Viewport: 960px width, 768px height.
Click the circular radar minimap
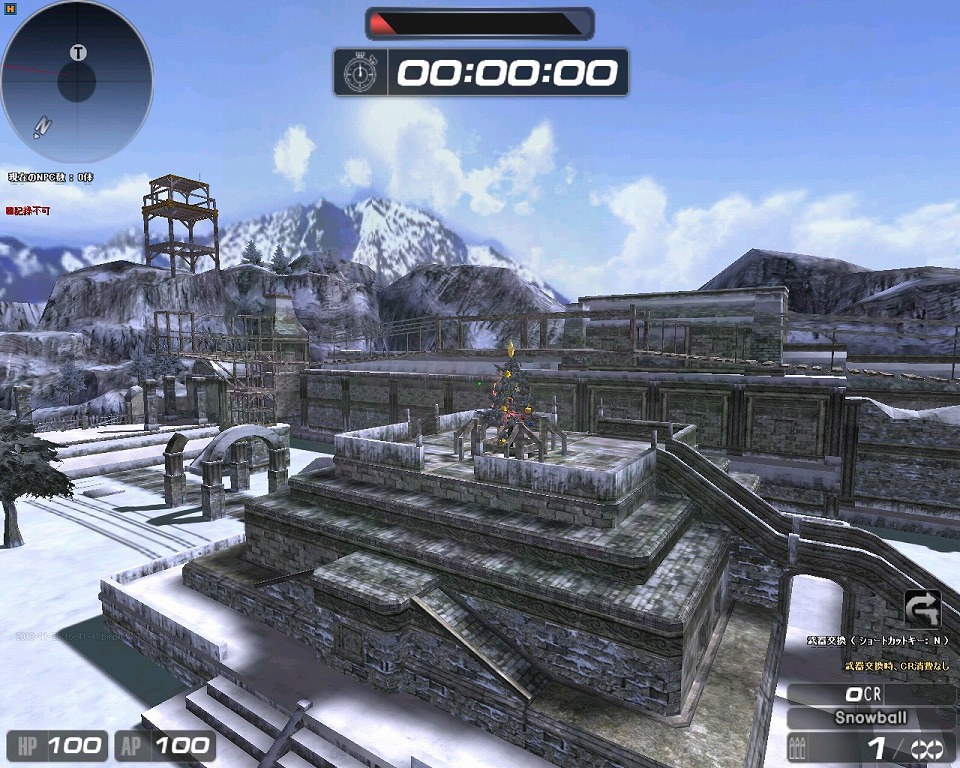[77, 82]
